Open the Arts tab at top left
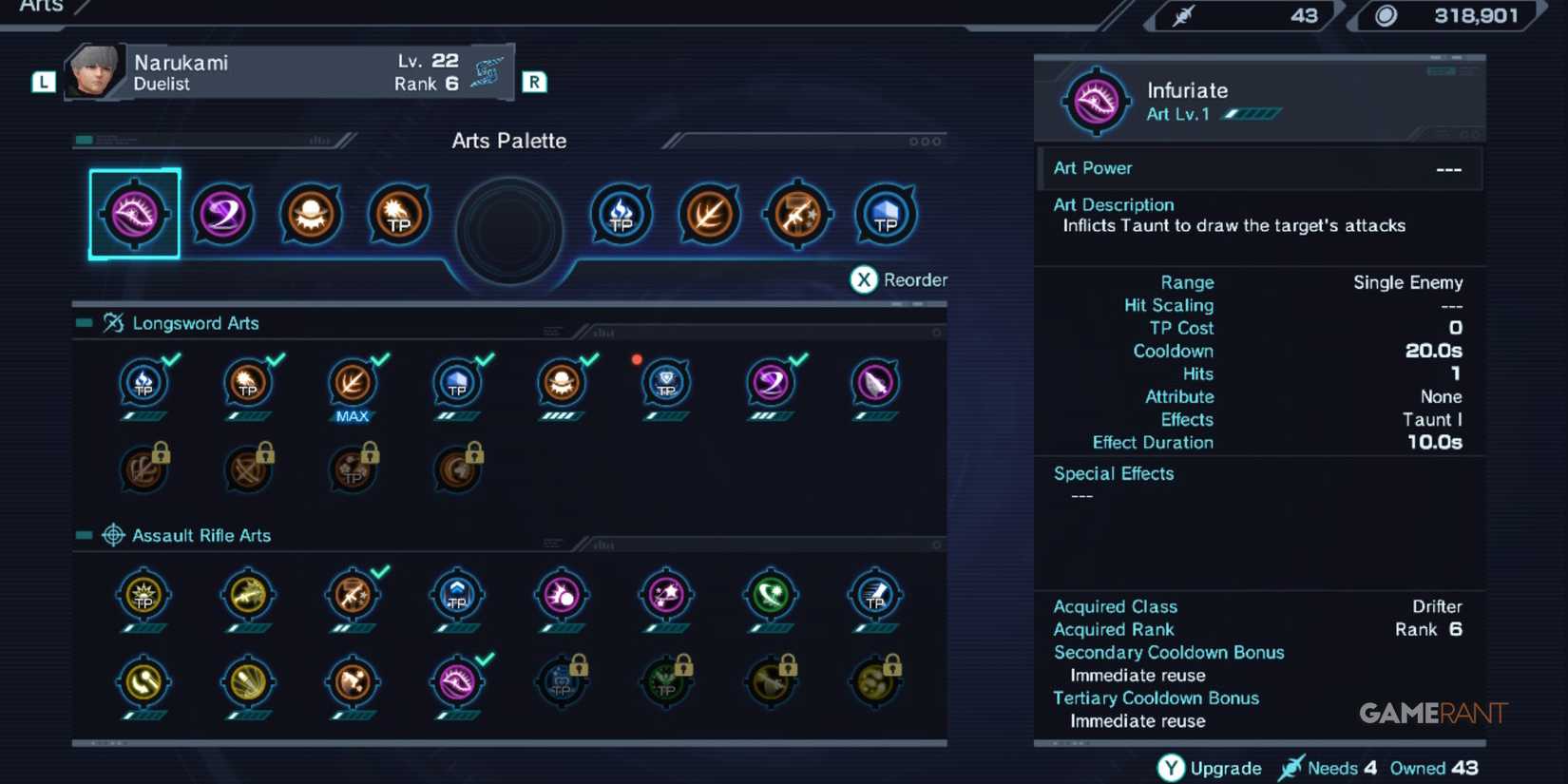Viewport: 1568px width, 784px height. pyautogui.click(x=40, y=8)
